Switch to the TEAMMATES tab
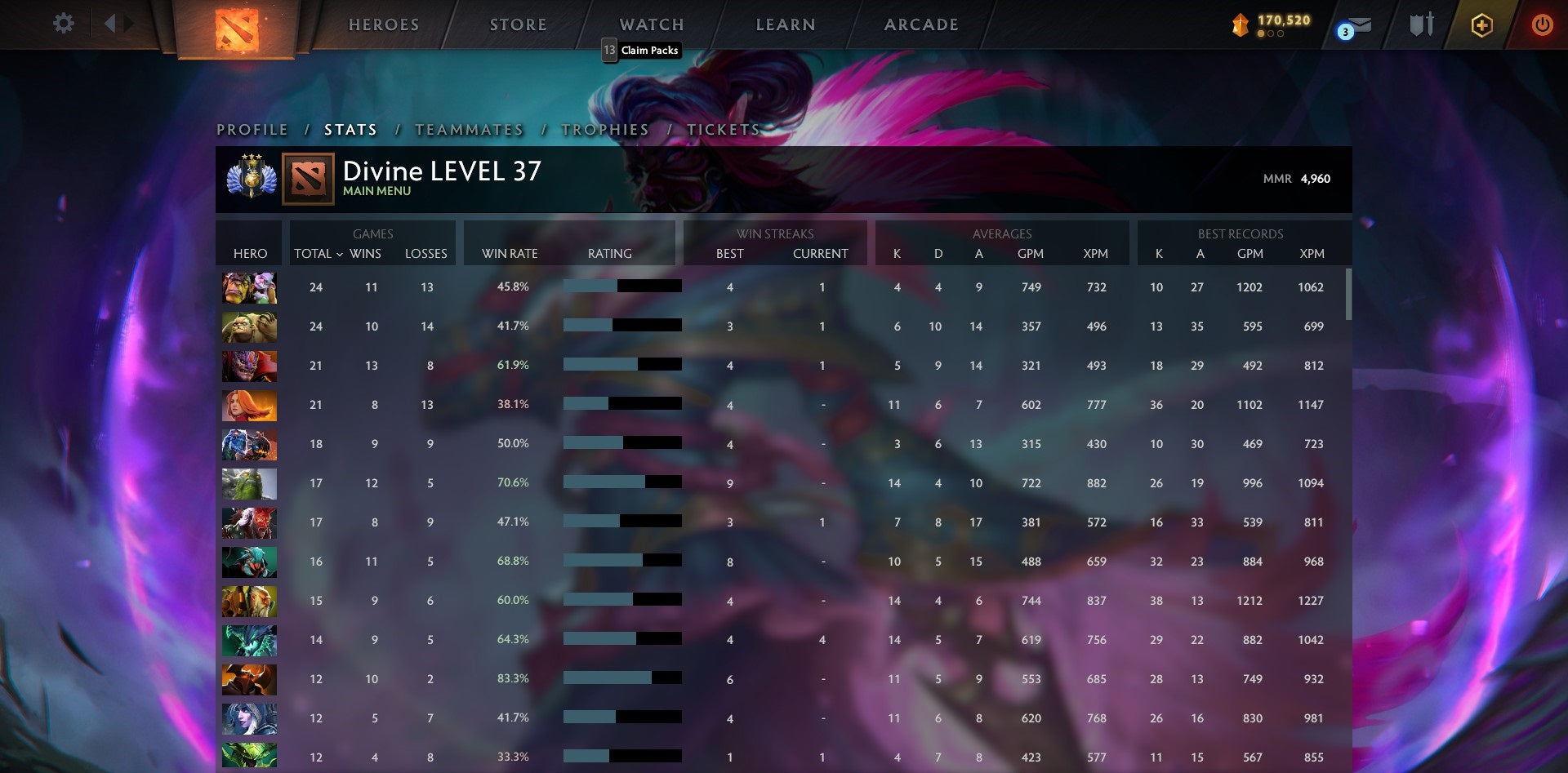 coord(470,129)
